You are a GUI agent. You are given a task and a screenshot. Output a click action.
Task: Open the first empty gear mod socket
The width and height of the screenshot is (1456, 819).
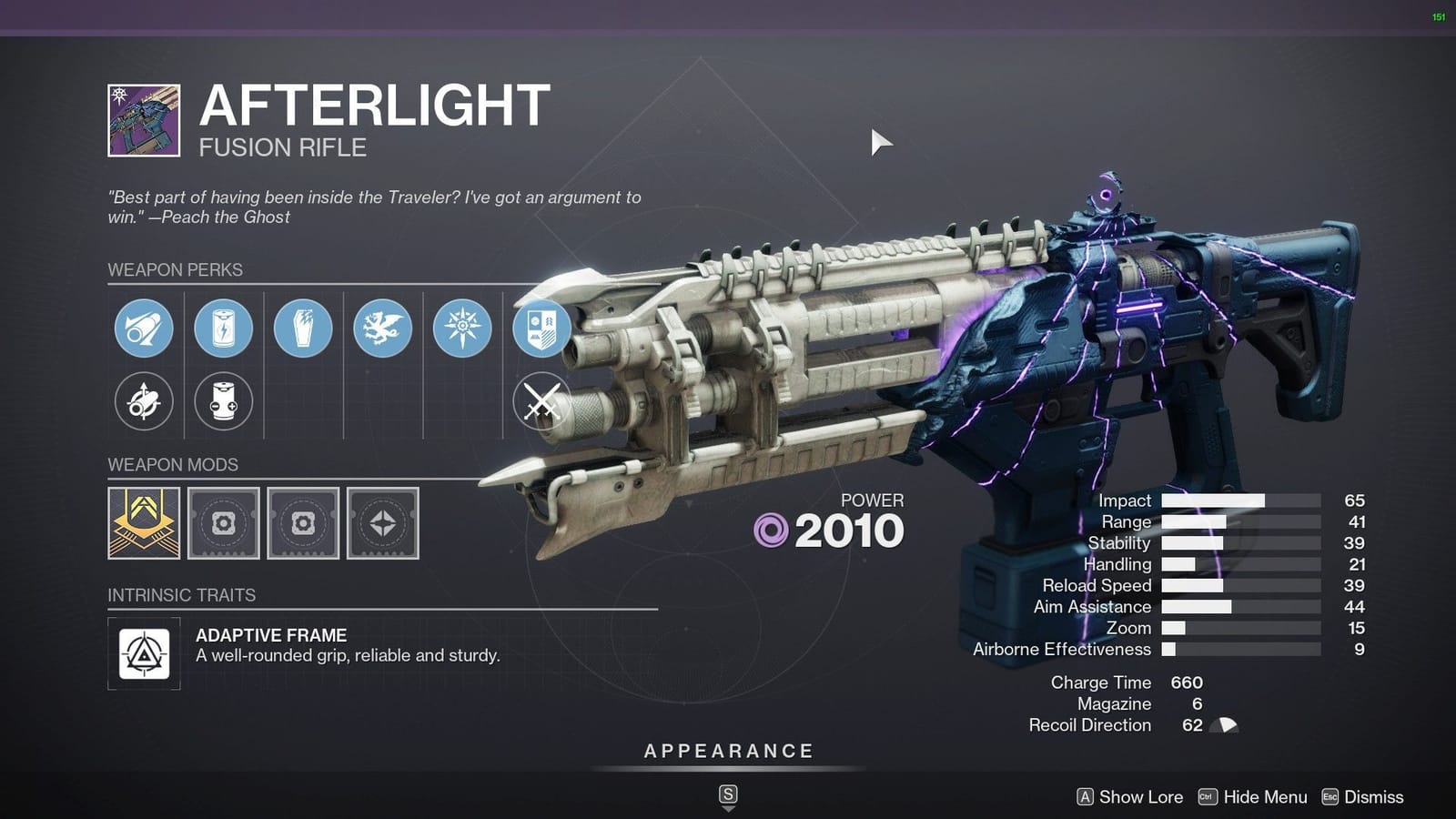[x=224, y=523]
